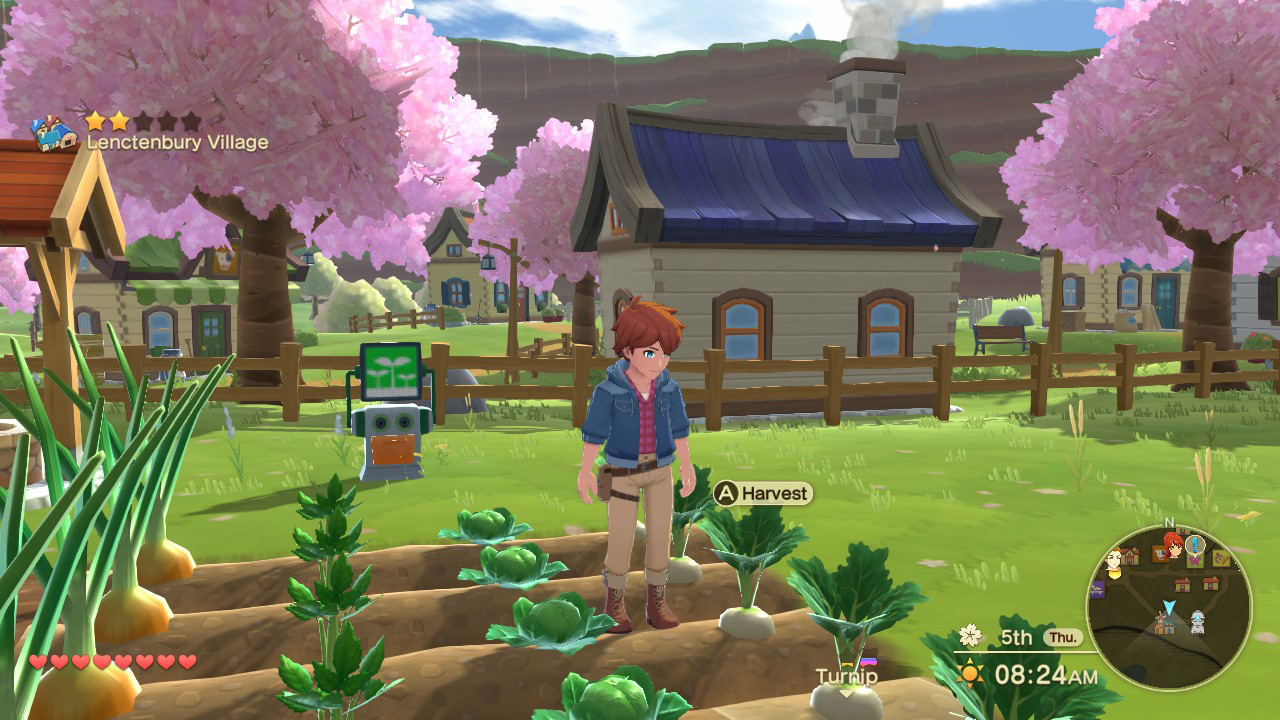1280x720 pixels.
Task: Click the hammer workshop icon on the minimap
Action: tap(1220, 557)
